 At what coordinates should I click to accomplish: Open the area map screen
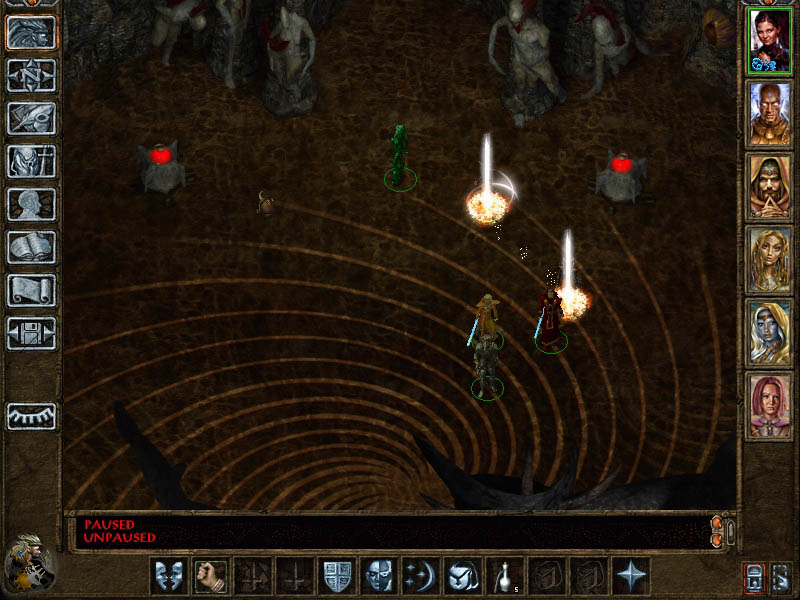31,76
